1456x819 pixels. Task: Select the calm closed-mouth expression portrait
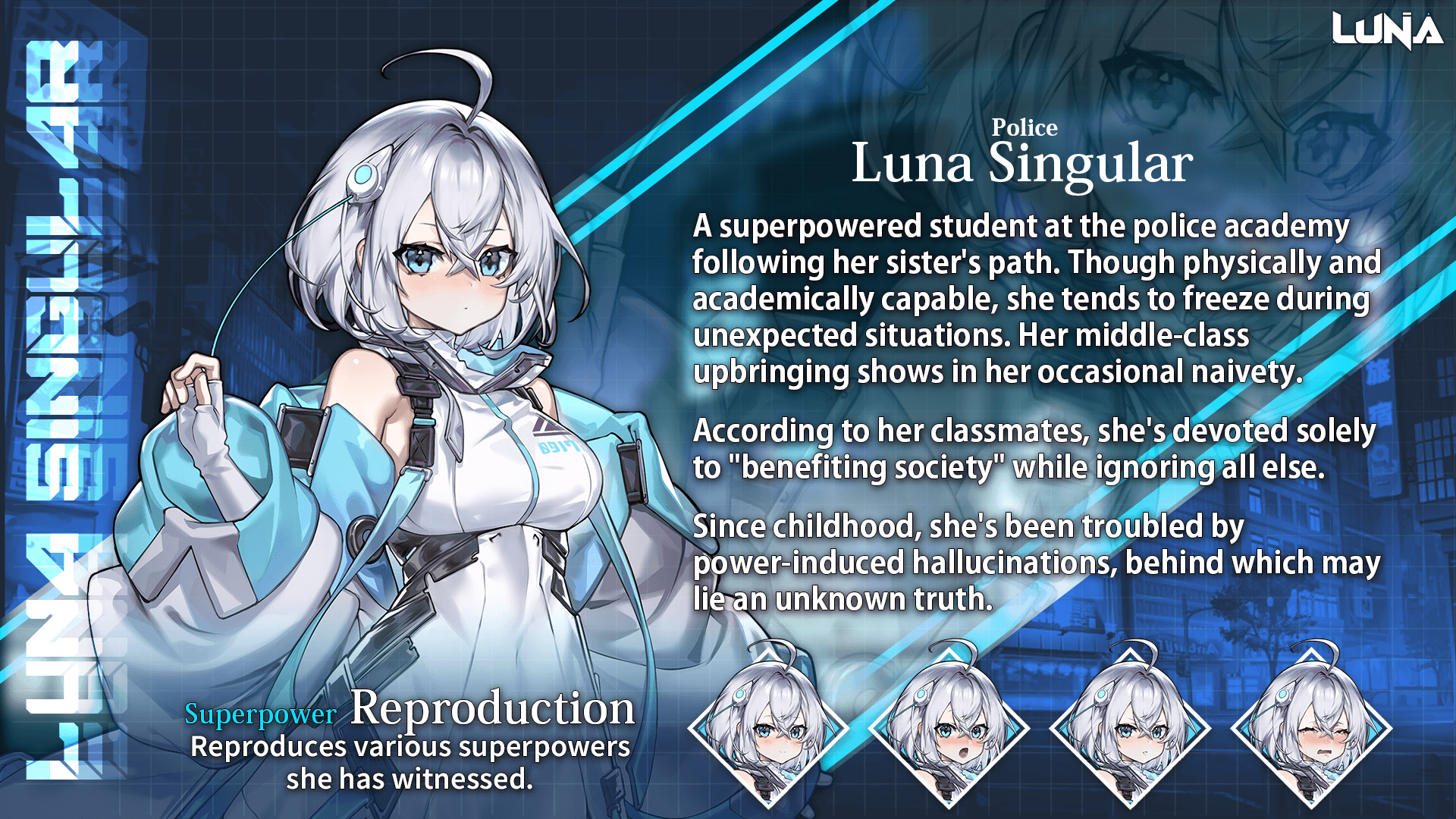click(x=767, y=726)
